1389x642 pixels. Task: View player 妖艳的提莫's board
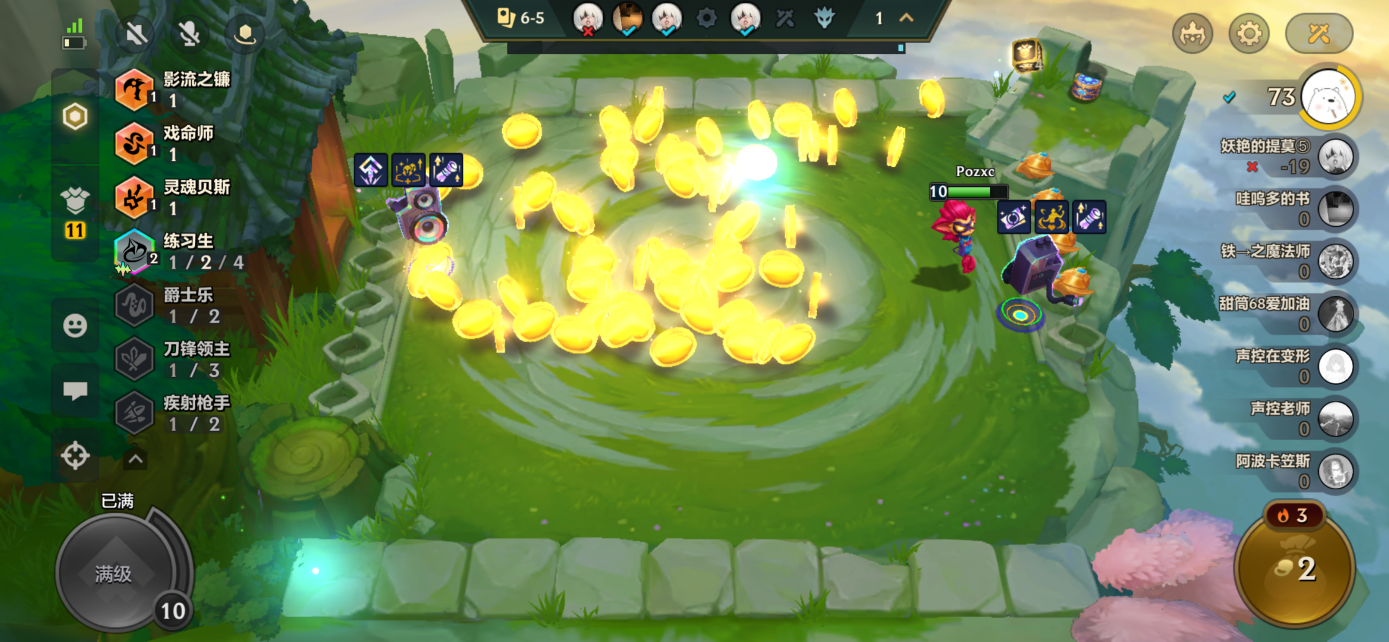point(1290,156)
